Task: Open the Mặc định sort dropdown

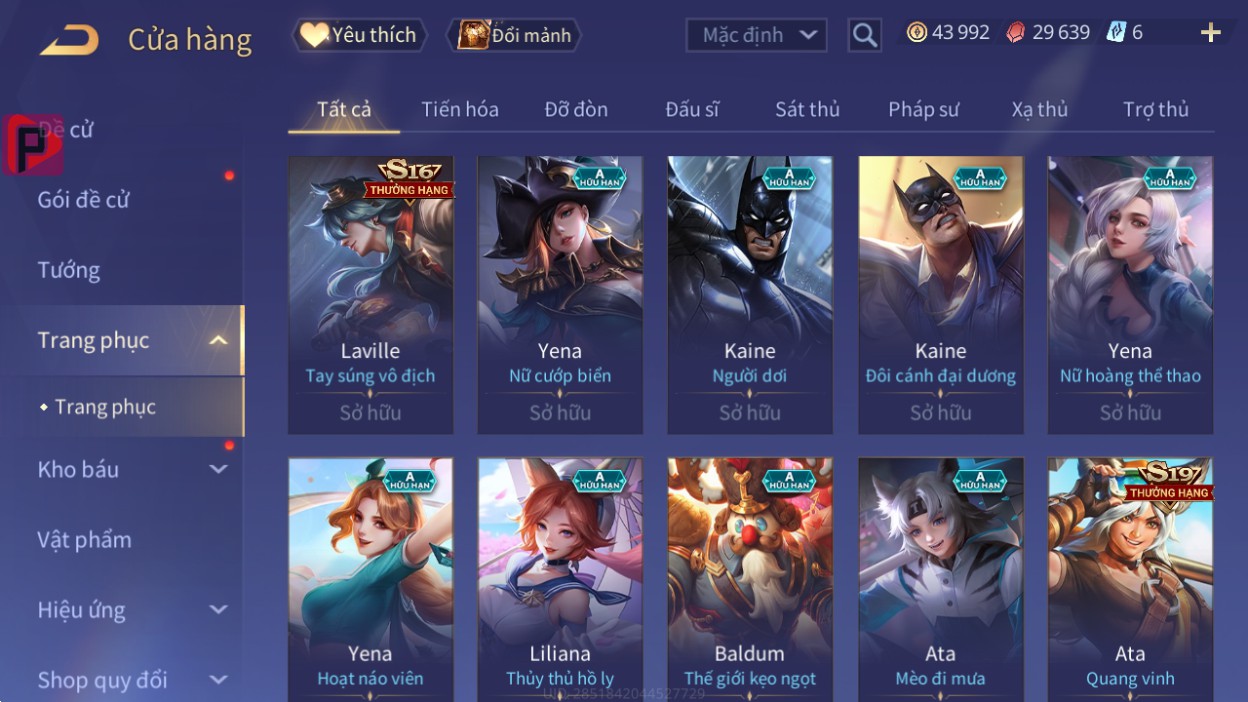Action: 756,36
